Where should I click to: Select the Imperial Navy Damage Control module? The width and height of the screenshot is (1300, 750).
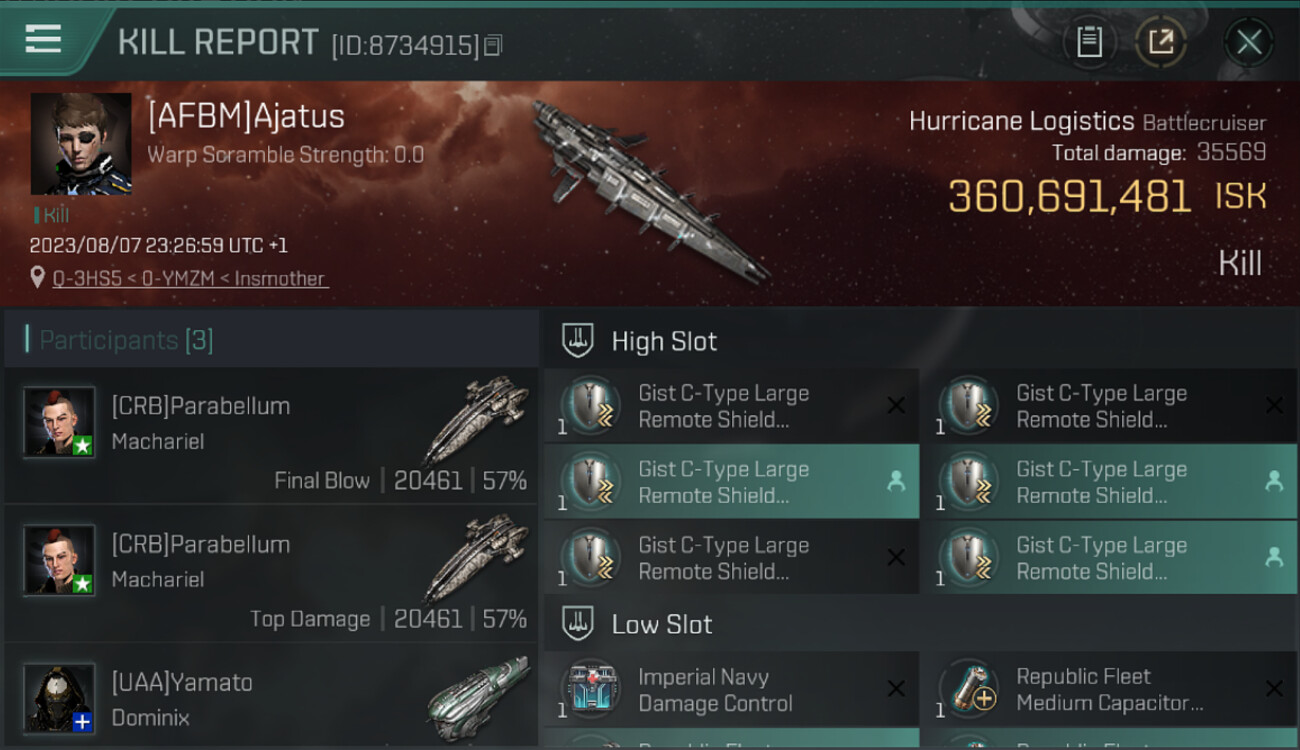[x=731, y=689]
